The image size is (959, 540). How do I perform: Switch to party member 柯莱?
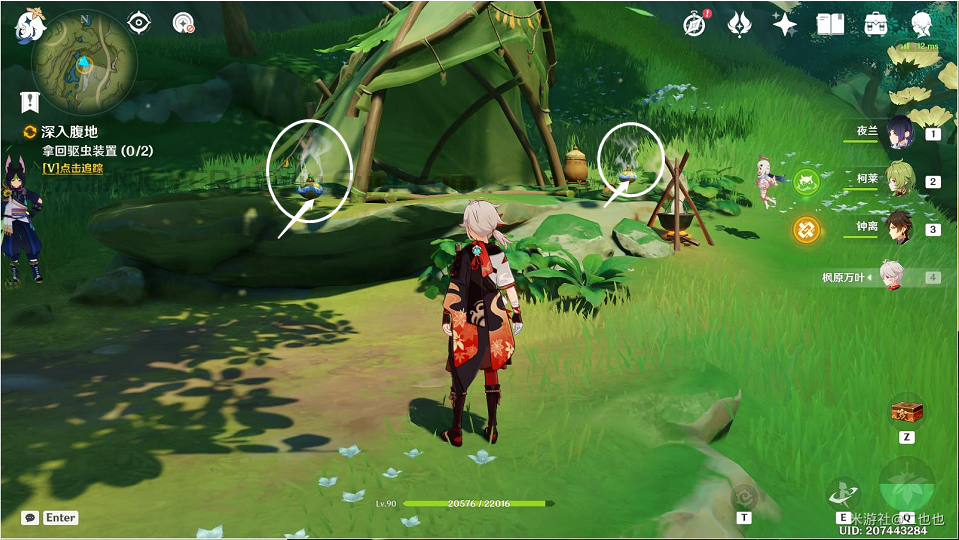[899, 180]
